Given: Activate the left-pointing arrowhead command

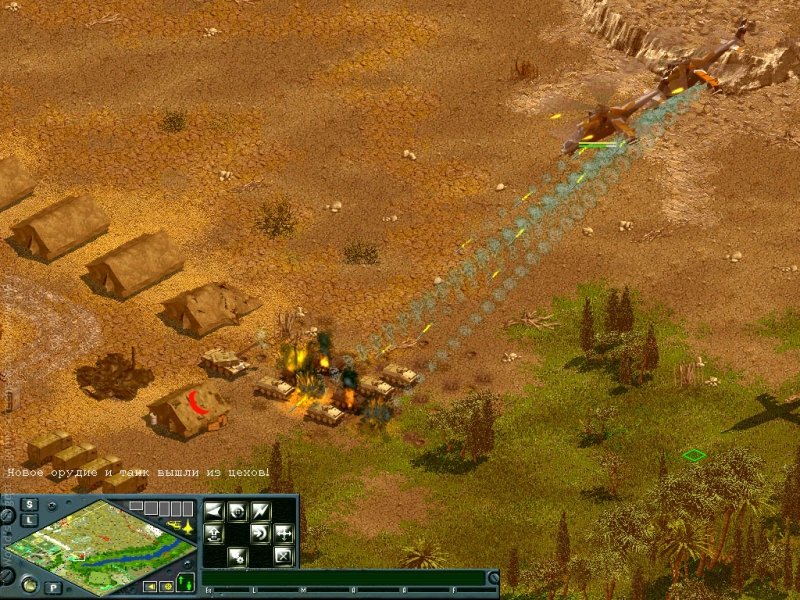Looking at the screenshot, I should pos(213,511).
